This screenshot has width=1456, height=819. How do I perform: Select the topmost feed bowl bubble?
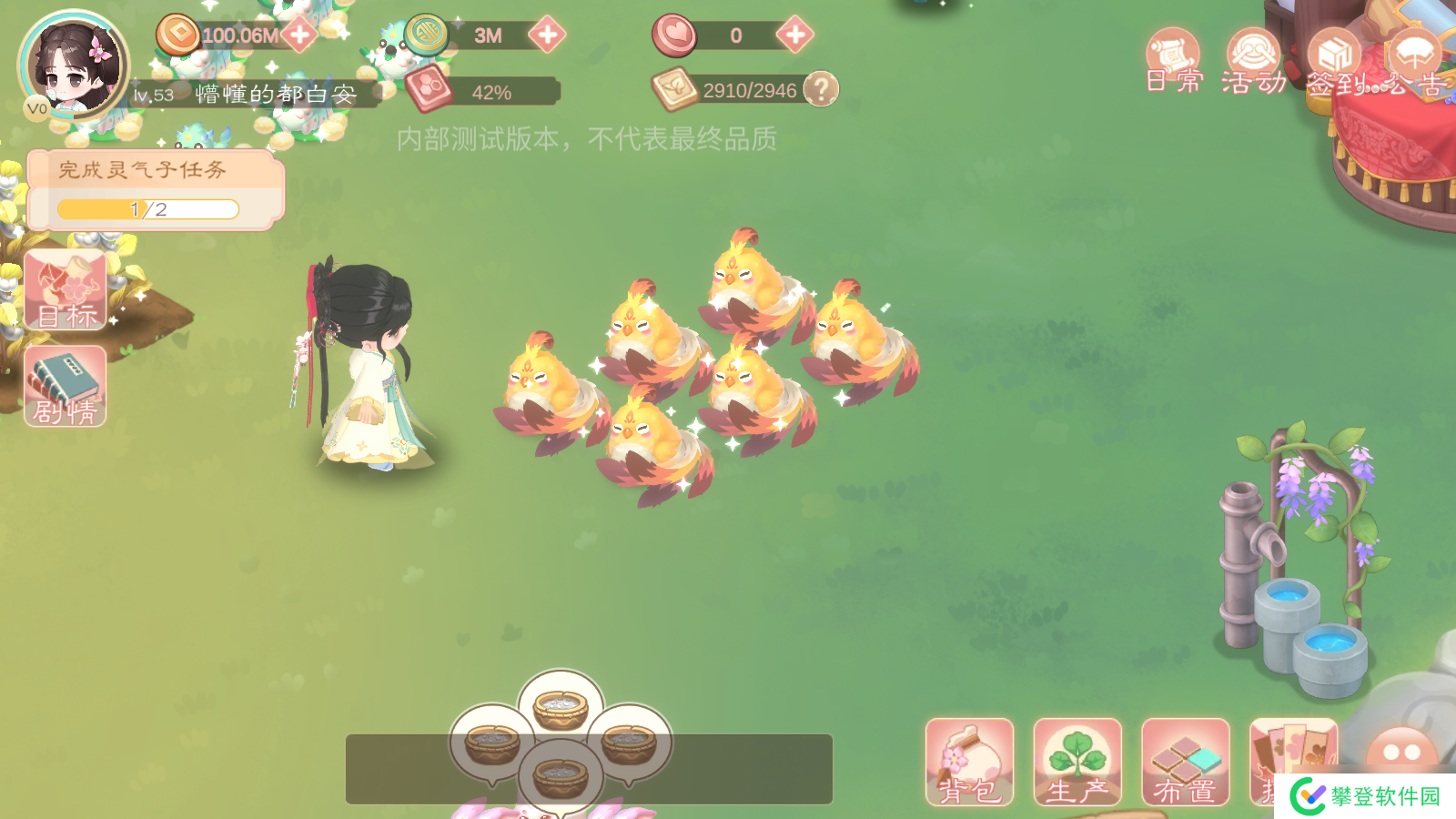click(561, 707)
